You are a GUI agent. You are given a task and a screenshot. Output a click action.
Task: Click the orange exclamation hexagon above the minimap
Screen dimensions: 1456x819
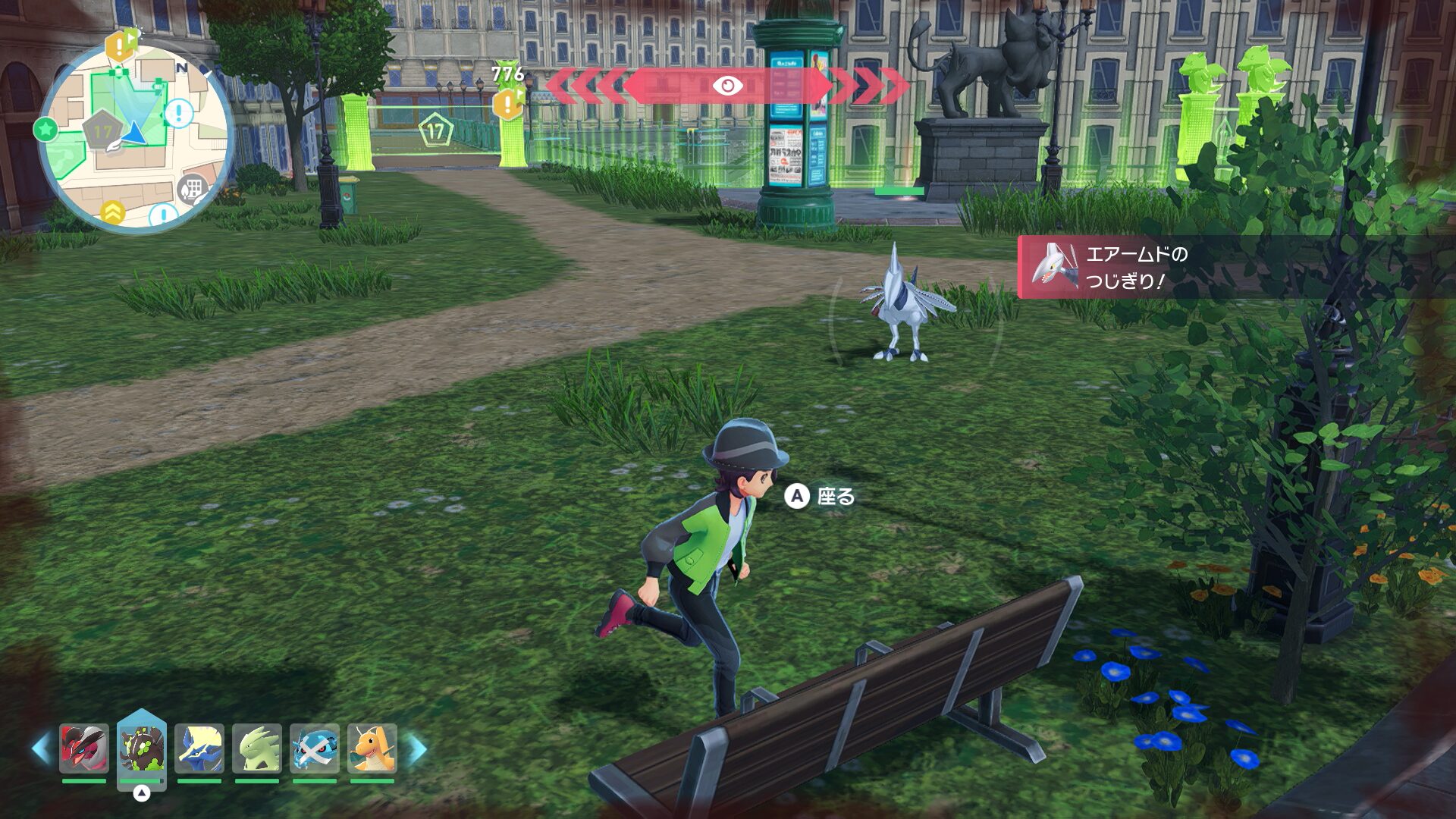[x=120, y=45]
